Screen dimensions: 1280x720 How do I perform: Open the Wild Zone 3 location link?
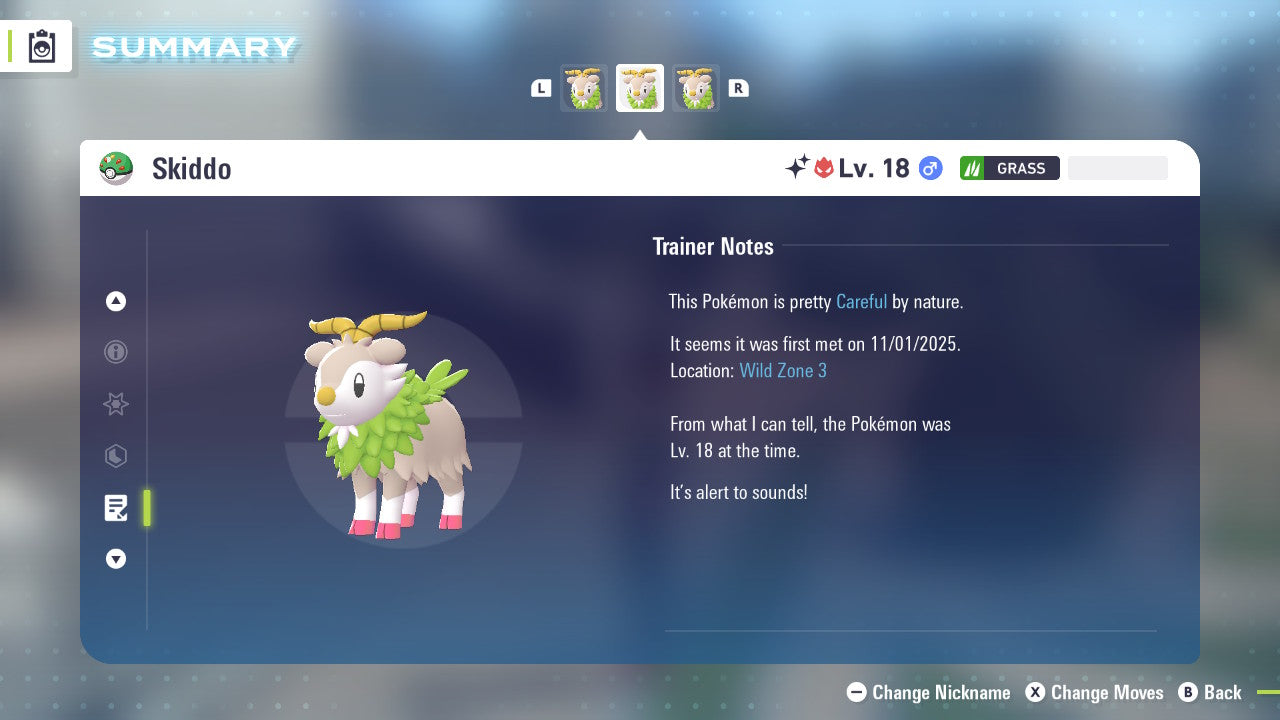click(783, 370)
